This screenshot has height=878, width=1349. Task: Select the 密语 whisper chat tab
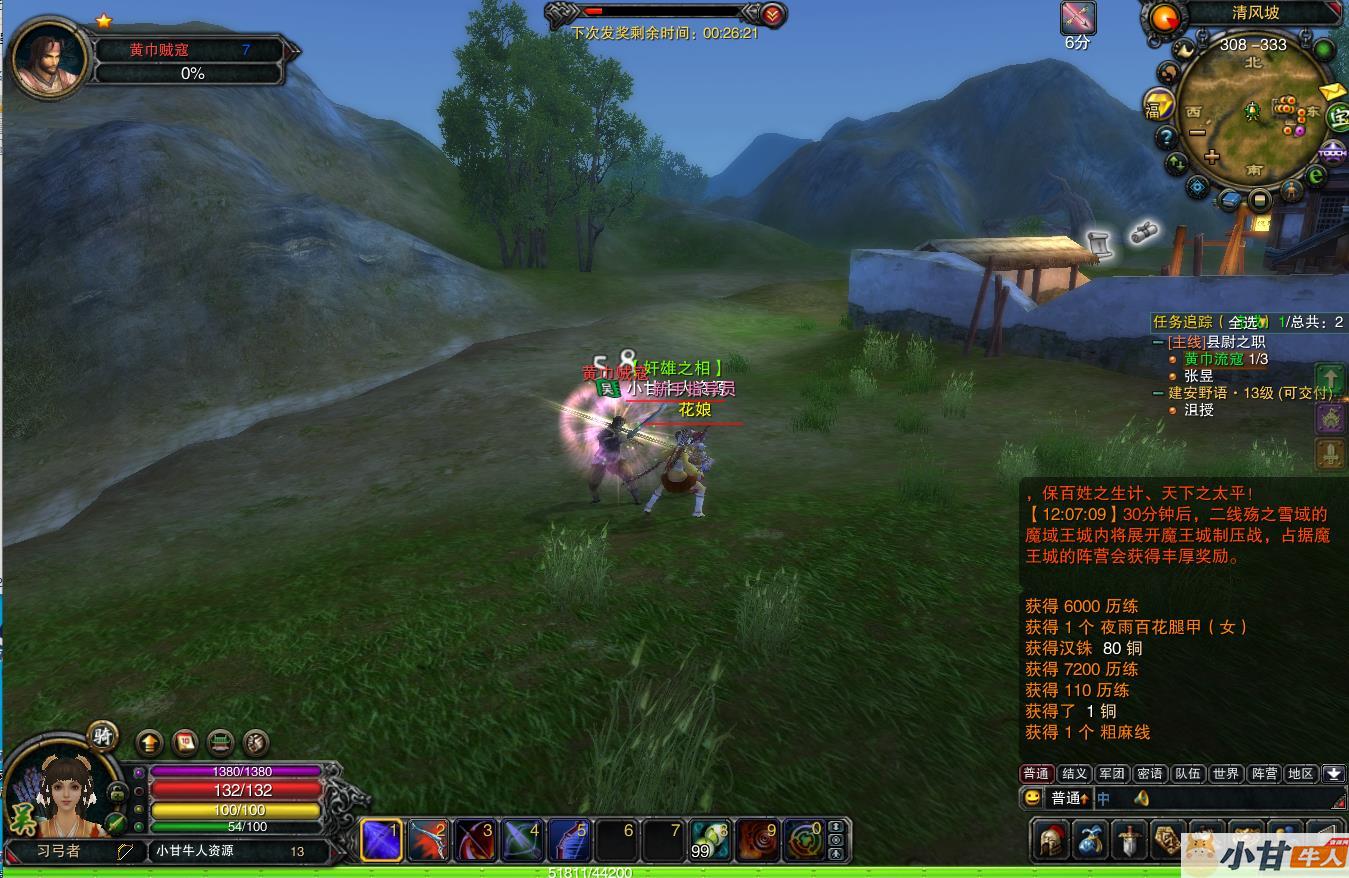[x=1150, y=773]
